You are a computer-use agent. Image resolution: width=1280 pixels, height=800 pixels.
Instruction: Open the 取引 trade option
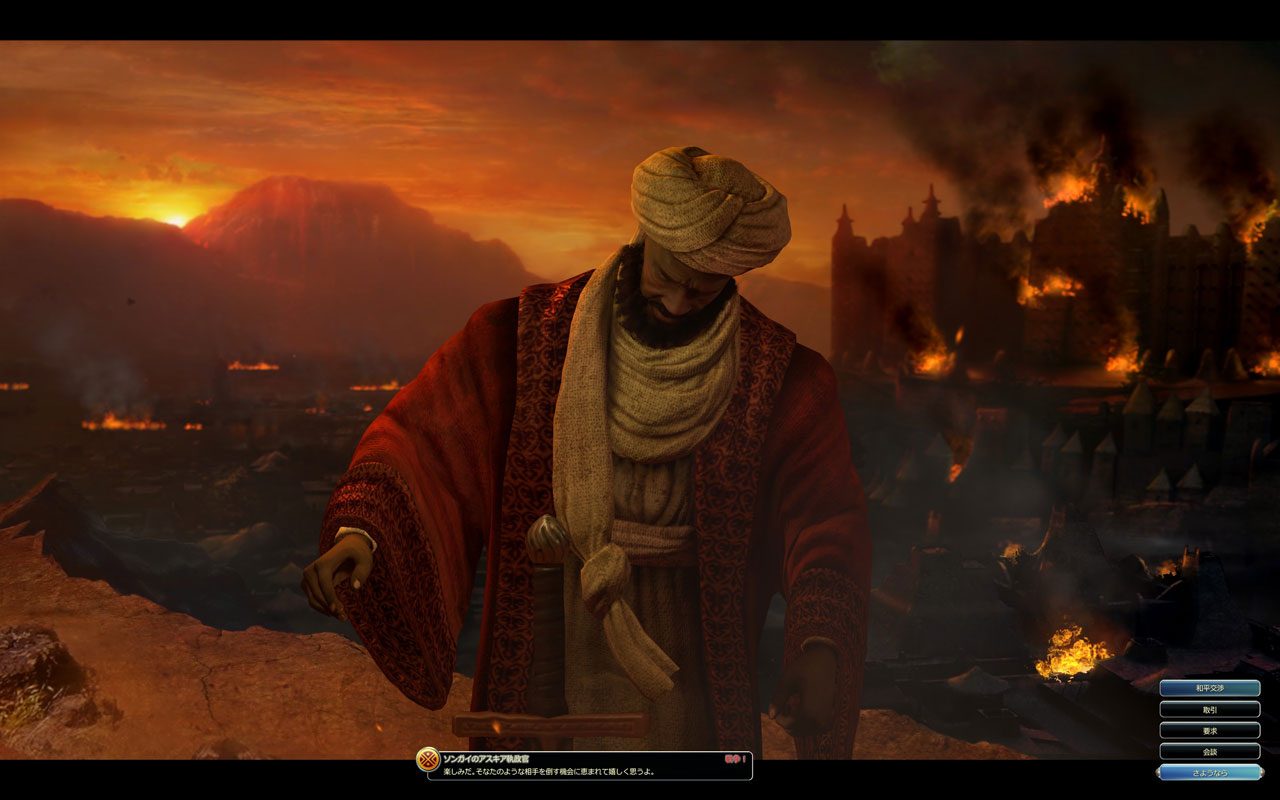point(1210,709)
